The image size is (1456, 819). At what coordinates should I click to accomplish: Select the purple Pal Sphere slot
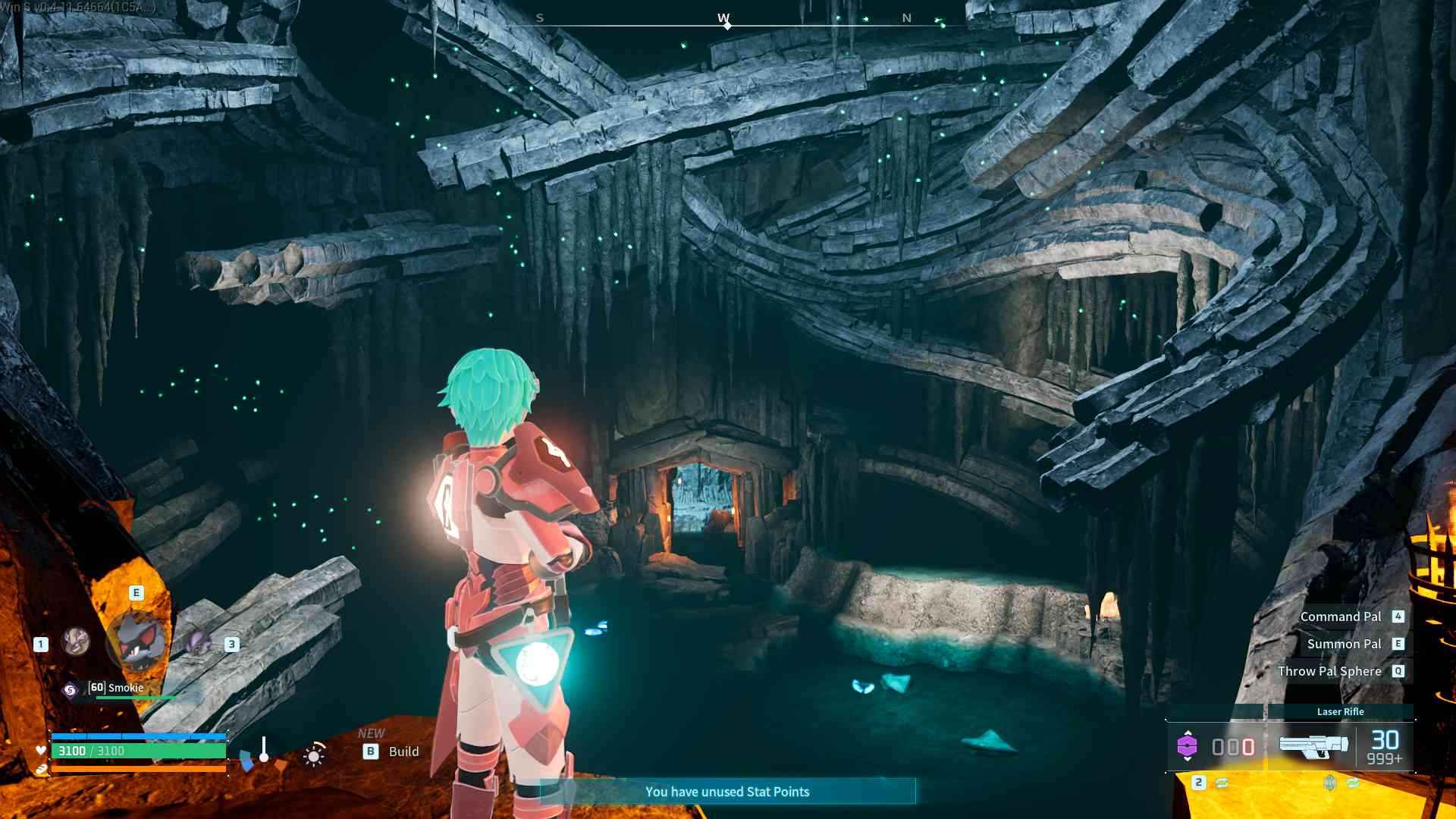pyautogui.click(x=1187, y=747)
